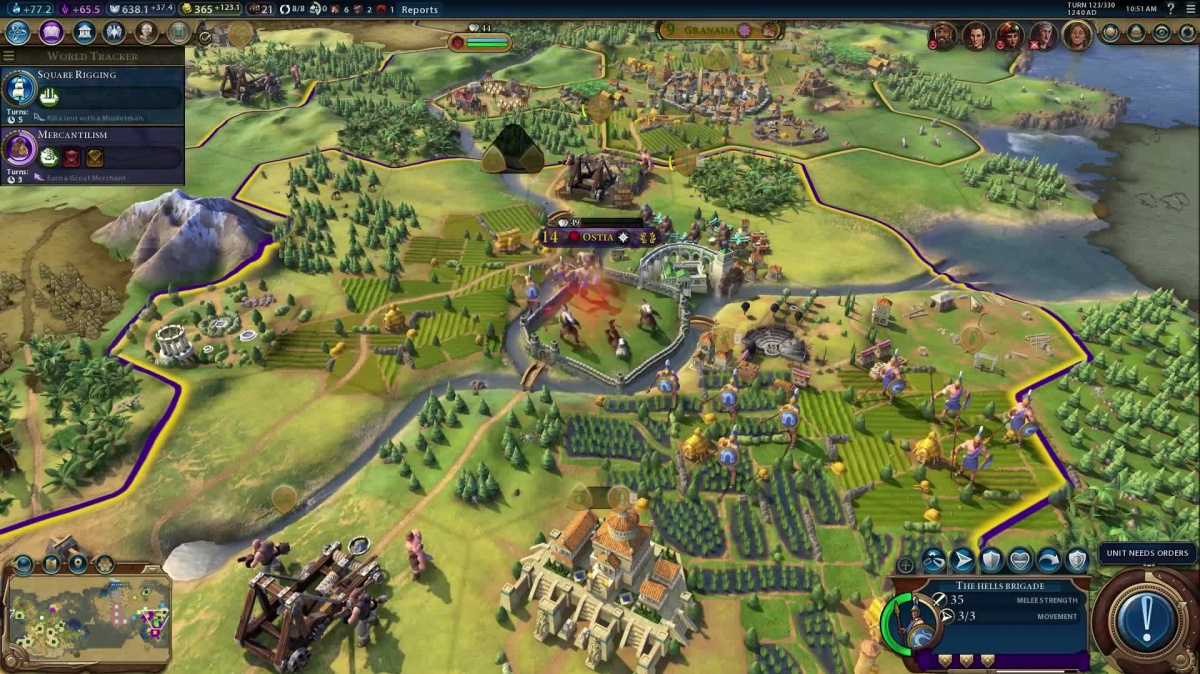Open the Reports panel

pos(419,10)
